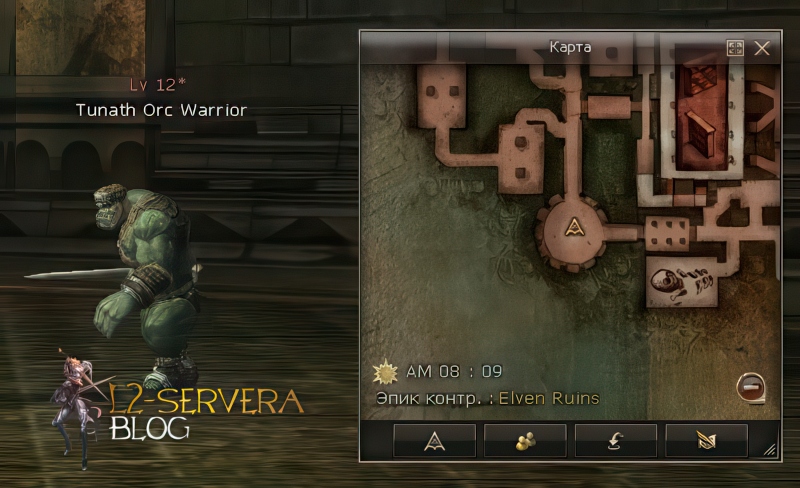Close the Карта map window
The image size is (800, 488).
click(x=762, y=48)
